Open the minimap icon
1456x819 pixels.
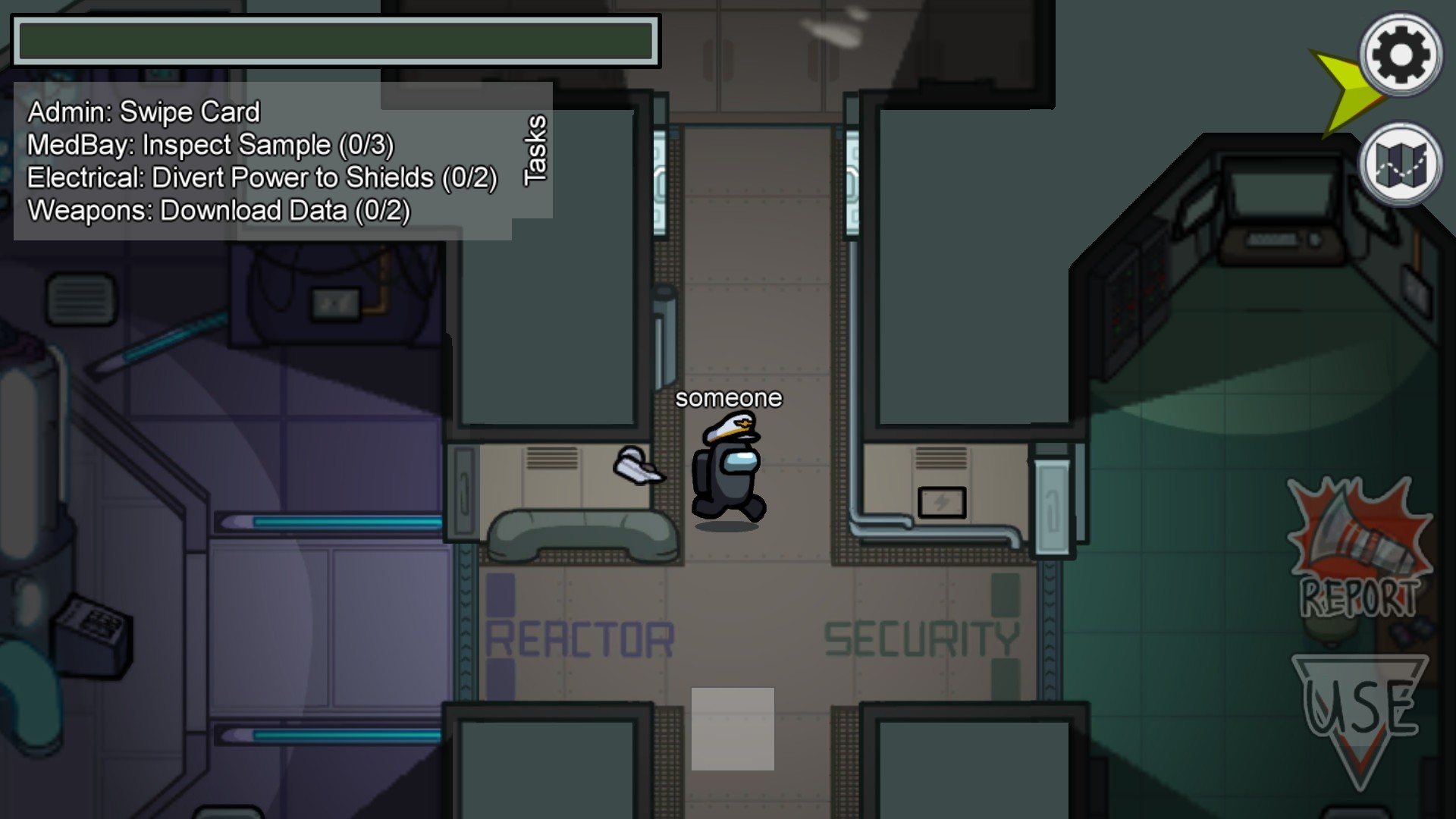[1402, 165]
